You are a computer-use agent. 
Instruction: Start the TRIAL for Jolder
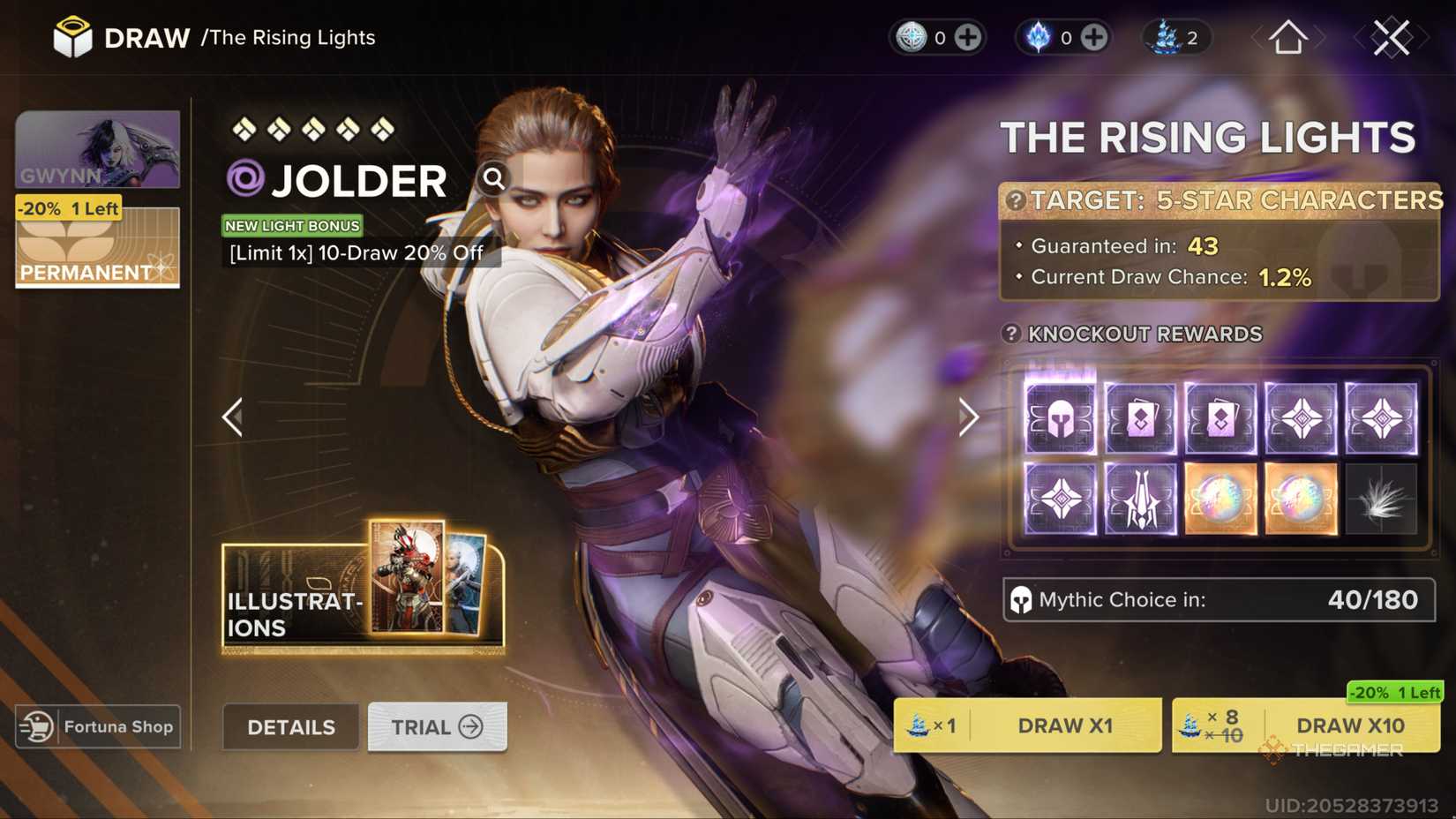(x=436, y=726)
